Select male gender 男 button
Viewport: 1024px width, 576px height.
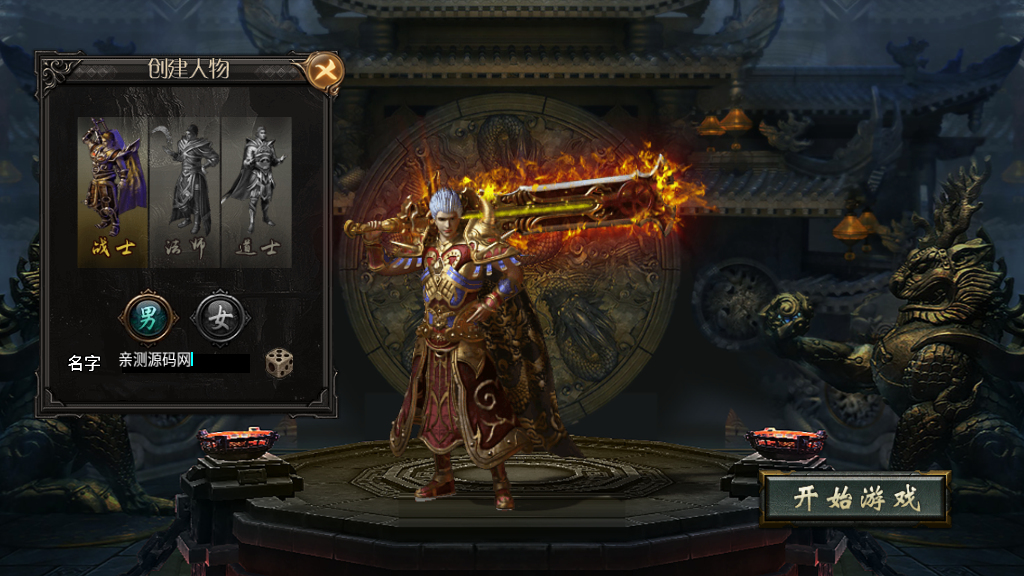pyautogui.click(x=149, y=318)
